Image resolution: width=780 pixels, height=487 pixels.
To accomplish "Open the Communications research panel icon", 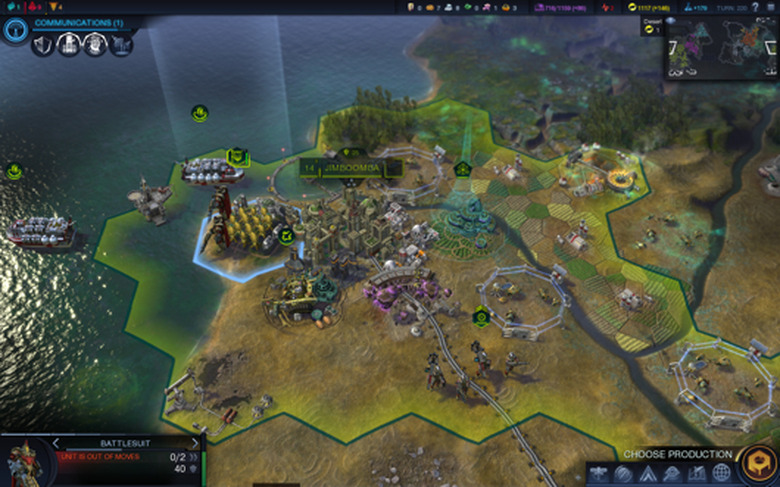I will (15, 30).
